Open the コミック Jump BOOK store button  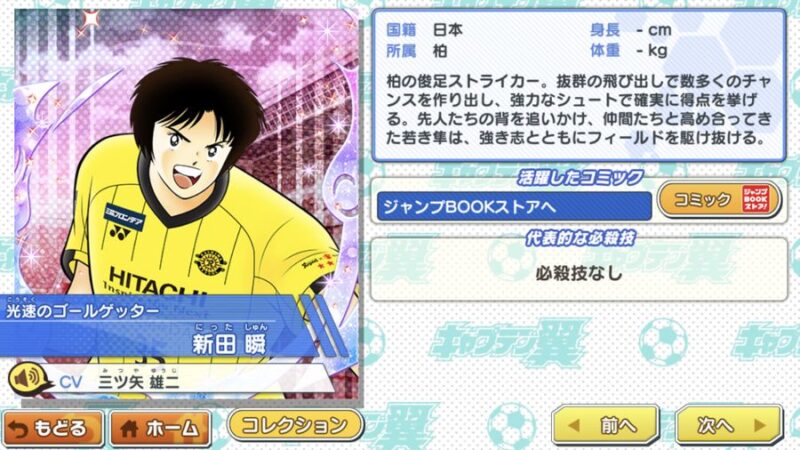(718, 201)
